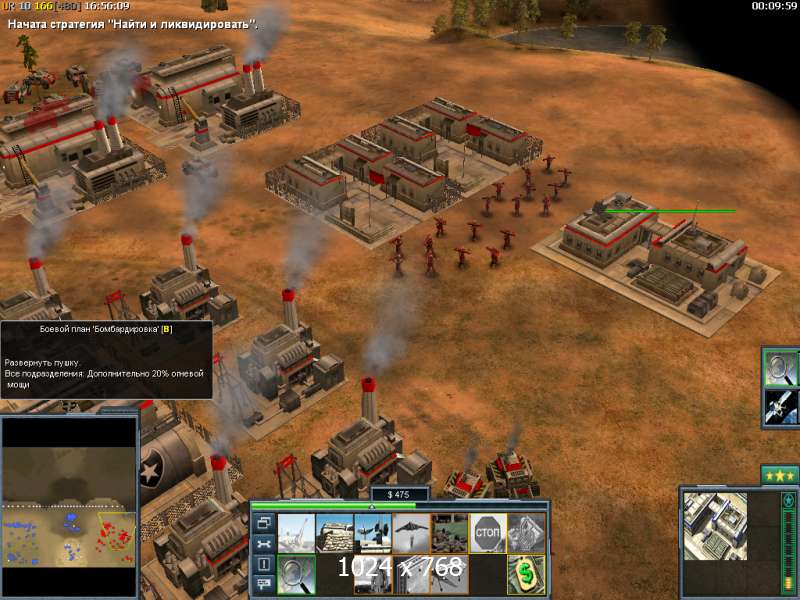Click the sidebar button with vertical bar
This screenshot has height=600, width=800.
263,564
